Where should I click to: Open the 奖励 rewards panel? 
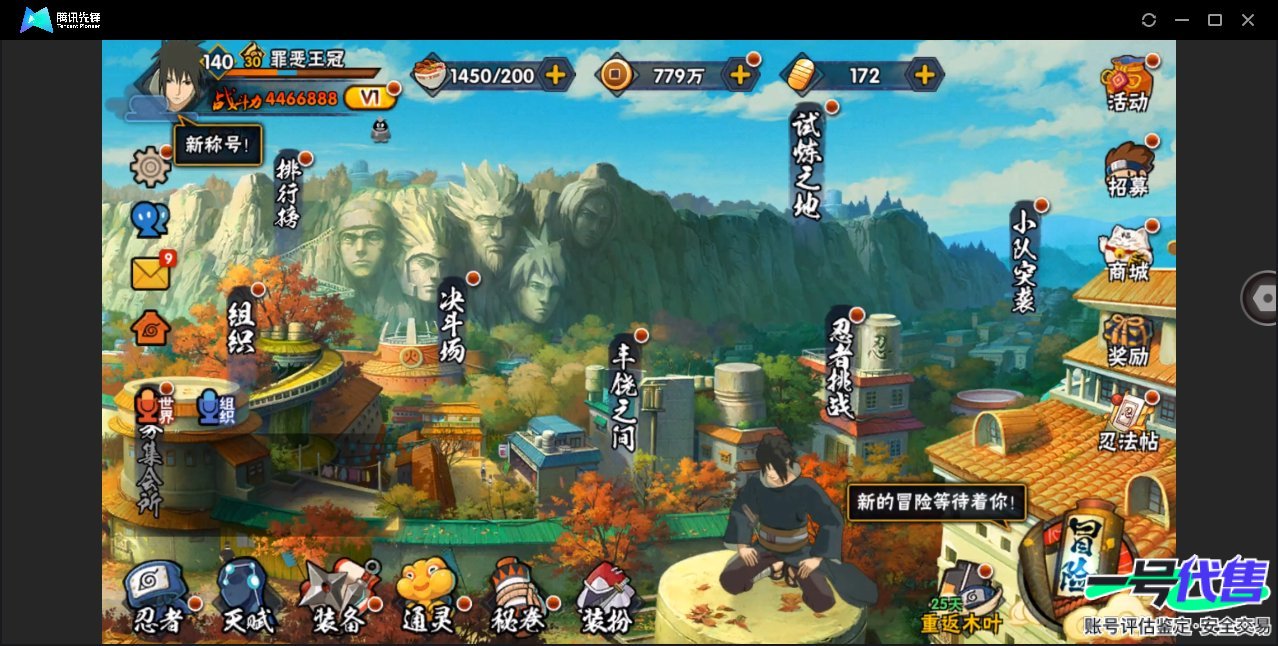(x=1128, y=340)
